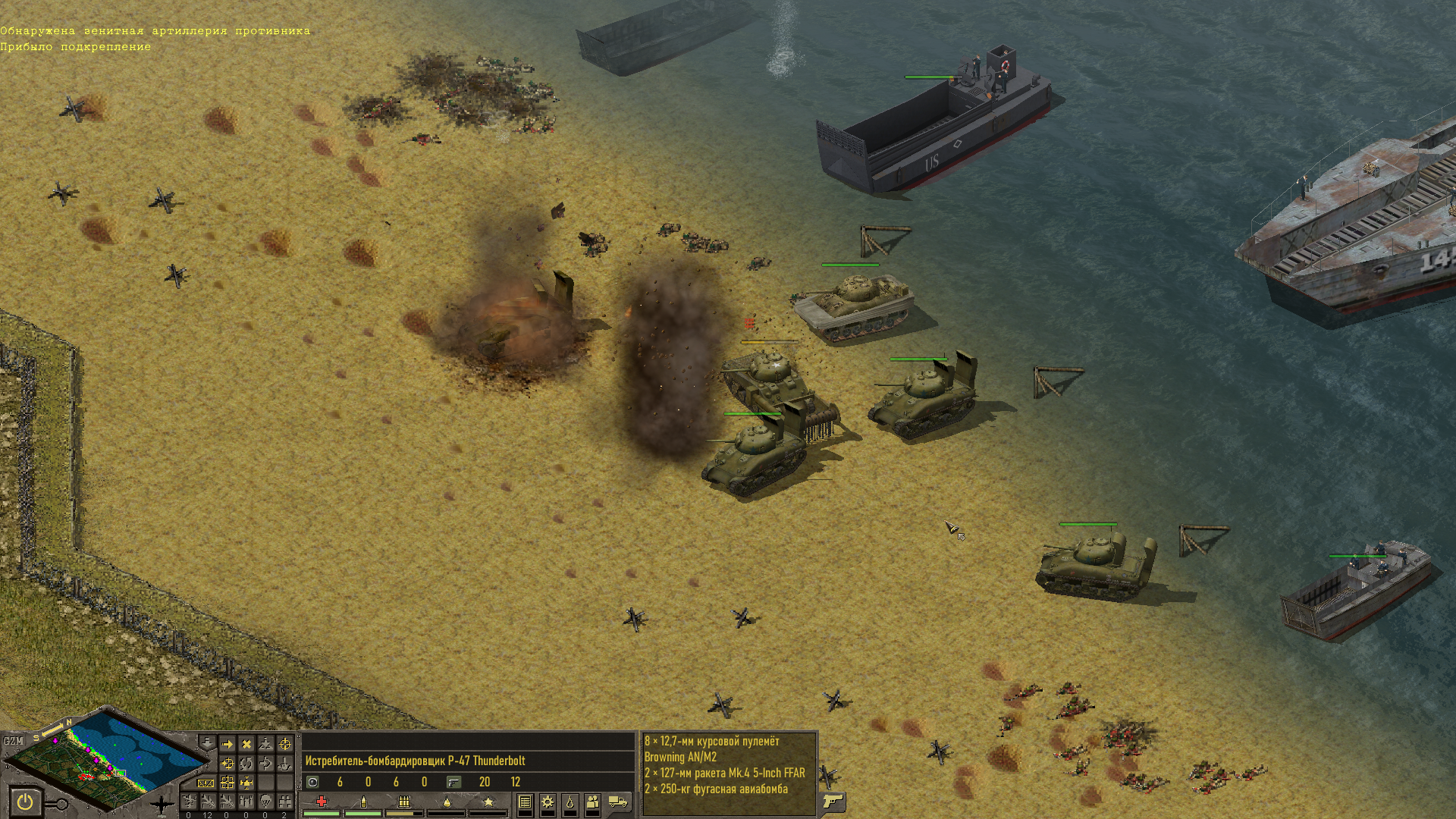The width and height of the screenshot is (1456, 819).
Task: Open the document list objectives button
Action: click(x=525, y=802)
